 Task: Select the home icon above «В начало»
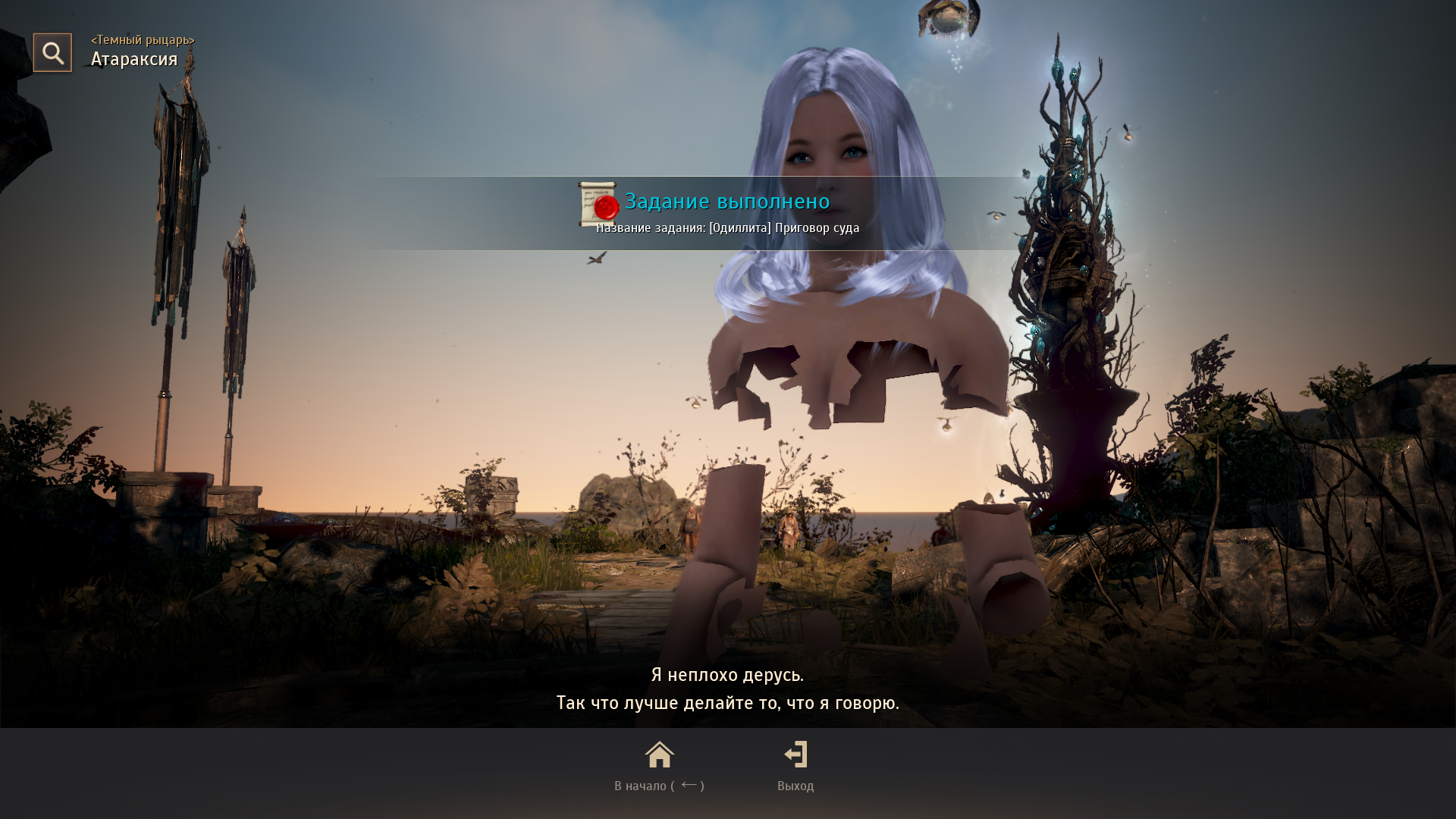pyautogui.click(x=659, y=755)
